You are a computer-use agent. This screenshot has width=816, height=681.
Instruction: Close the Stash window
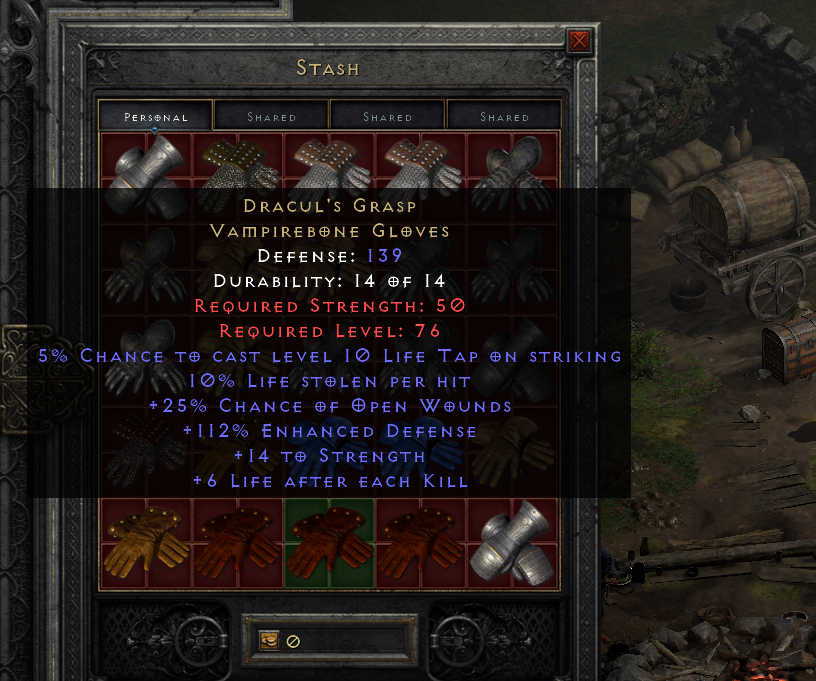pos(579,41)
